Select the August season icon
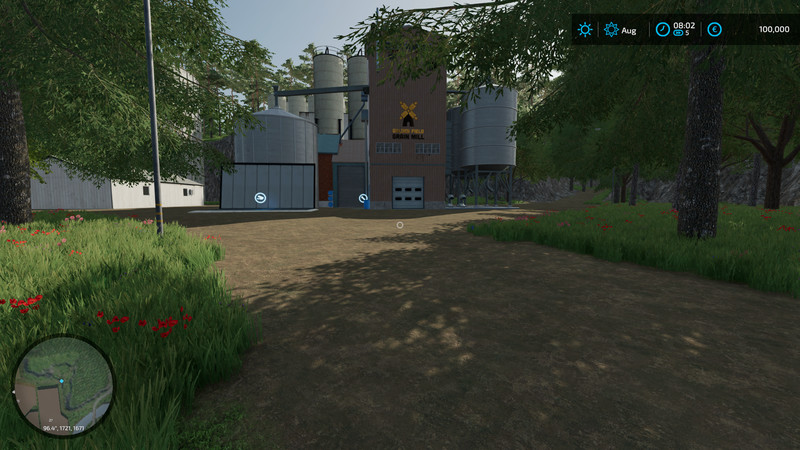Viewport: 800px width, 450px height. pyautogui.click(x=611, y=30)
